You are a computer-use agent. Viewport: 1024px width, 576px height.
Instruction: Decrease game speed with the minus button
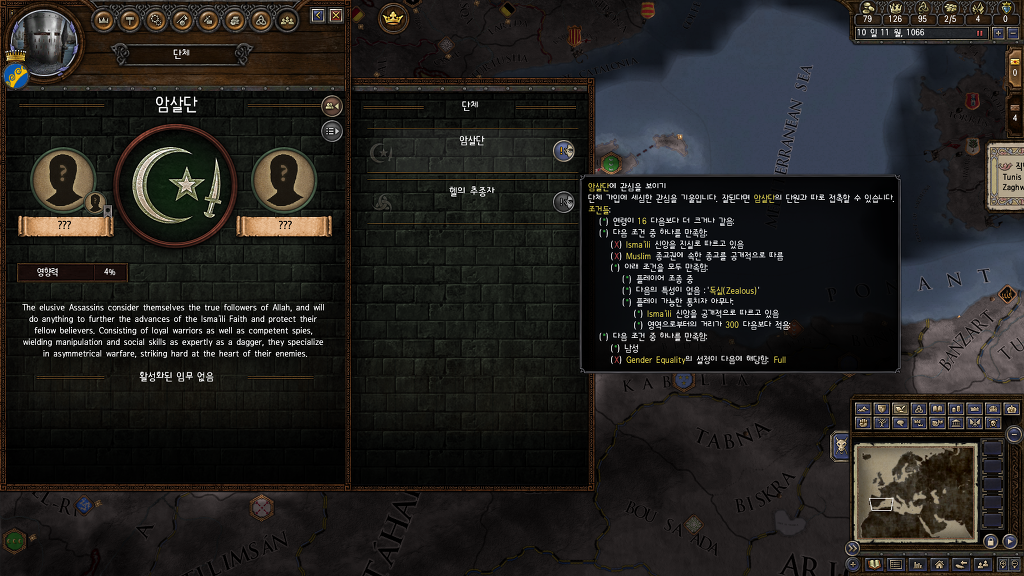pyautogui.click(x=1013, y=32)
